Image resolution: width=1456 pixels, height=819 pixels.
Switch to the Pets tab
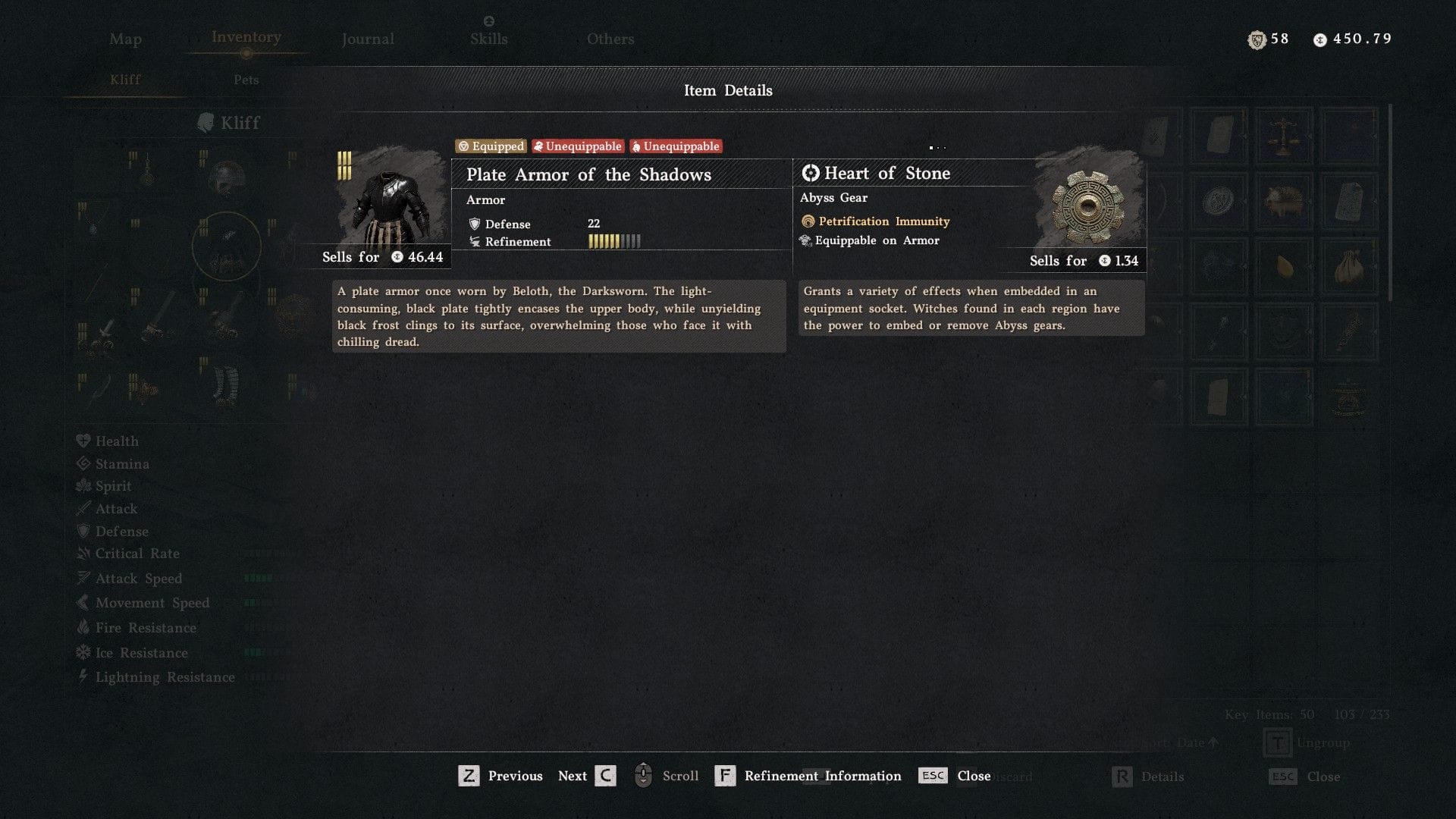pos(245,79)
